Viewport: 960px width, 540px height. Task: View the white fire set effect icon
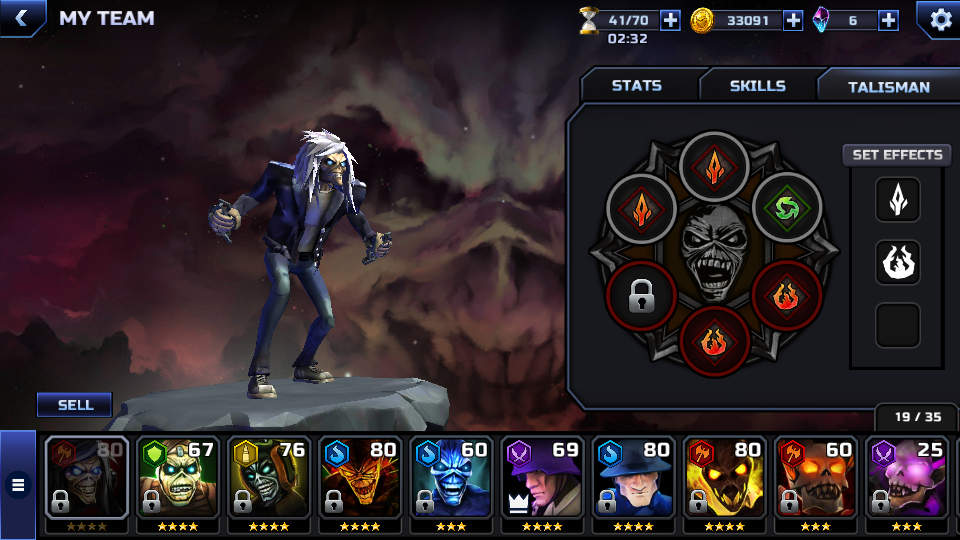[897, 262]
